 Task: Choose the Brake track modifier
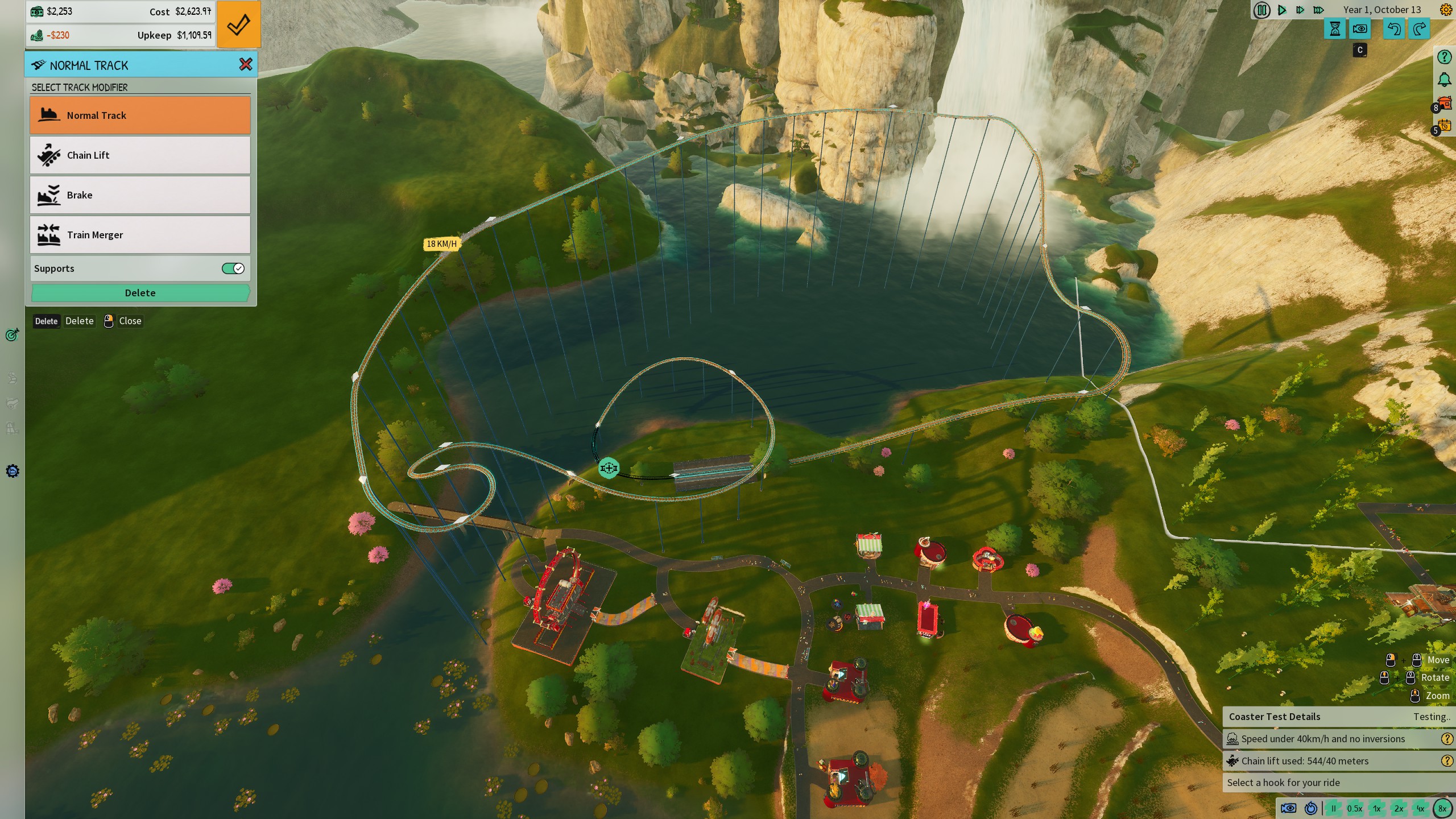[140, 195]
